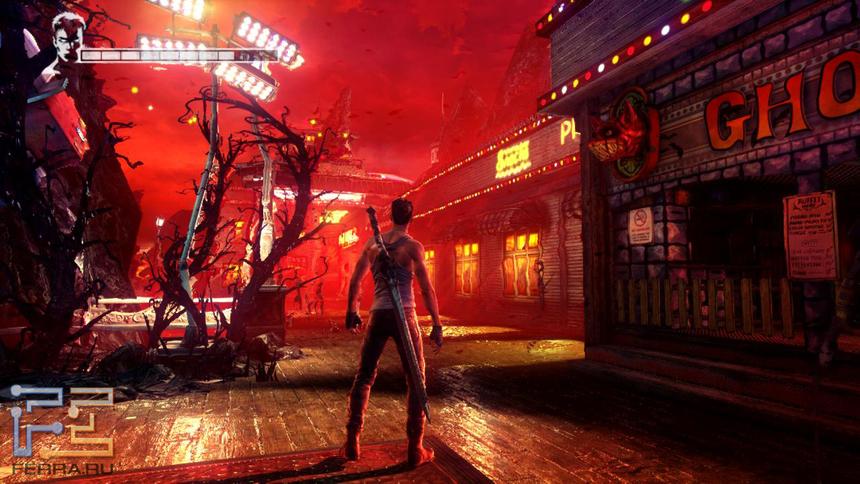The width and height of the screenshot is (860, 484).
Task: Click Dante's portrait icon in the HUD
Action: point(68,40)
